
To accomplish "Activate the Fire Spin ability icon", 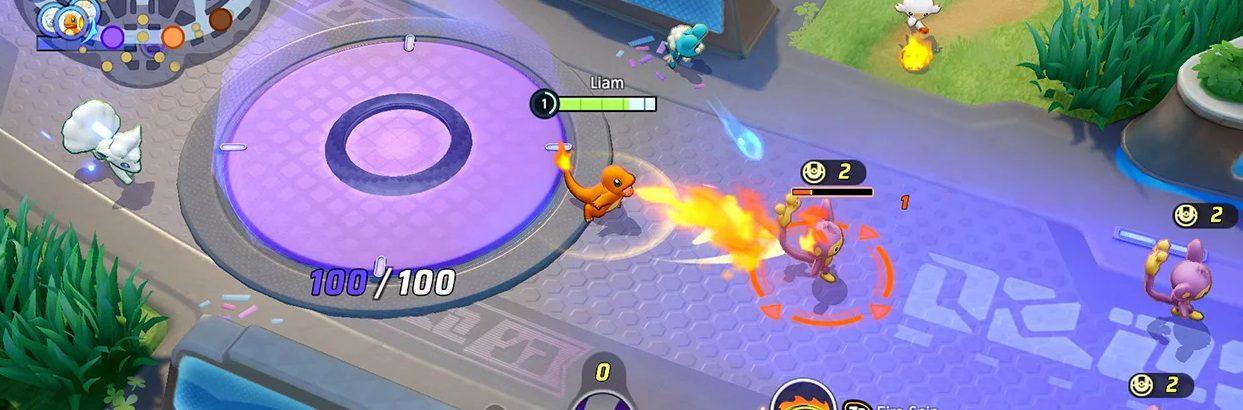I will click(x=804, y=398).
